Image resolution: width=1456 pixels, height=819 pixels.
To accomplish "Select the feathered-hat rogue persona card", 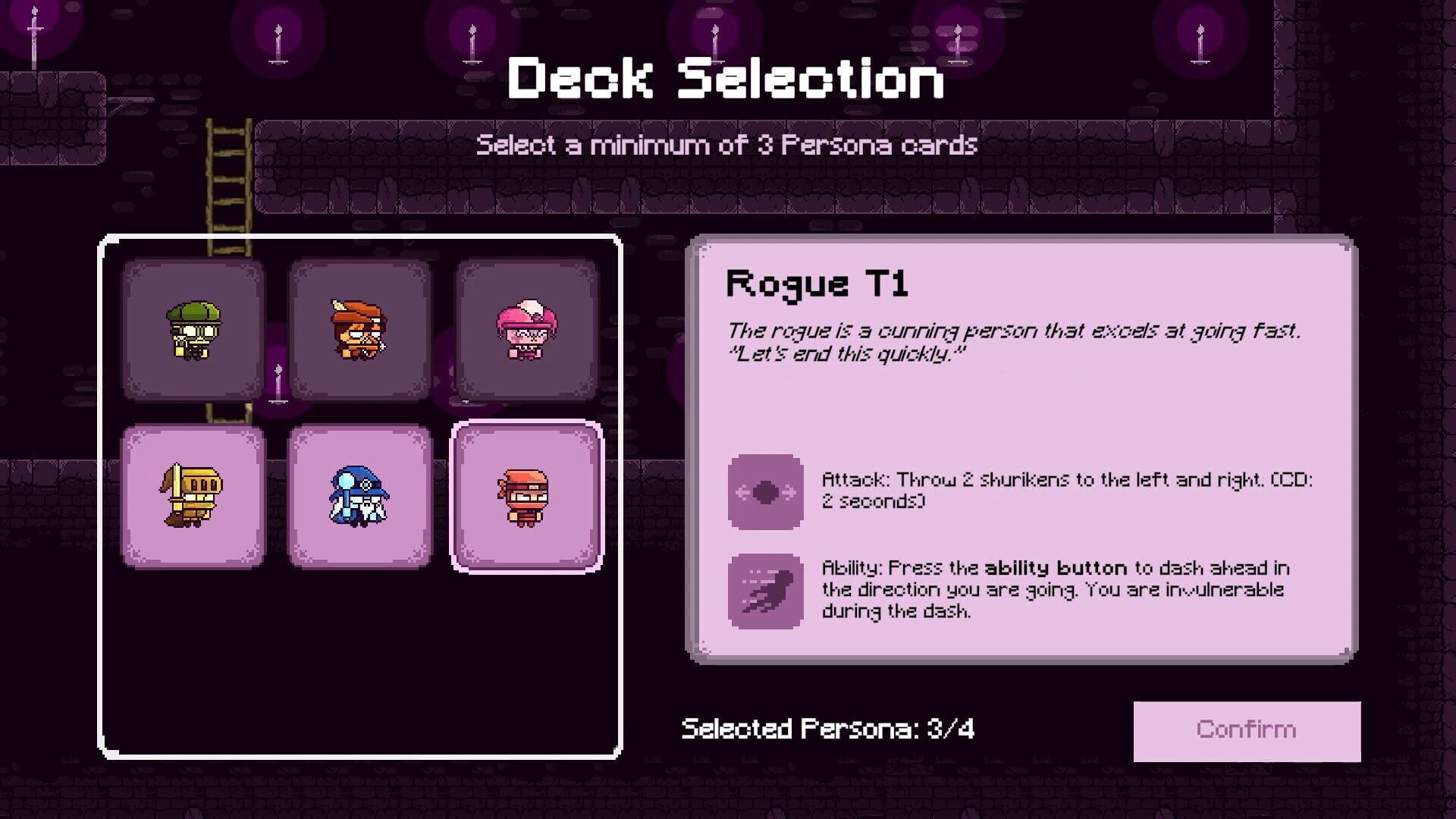I will (x=359, y=330).
